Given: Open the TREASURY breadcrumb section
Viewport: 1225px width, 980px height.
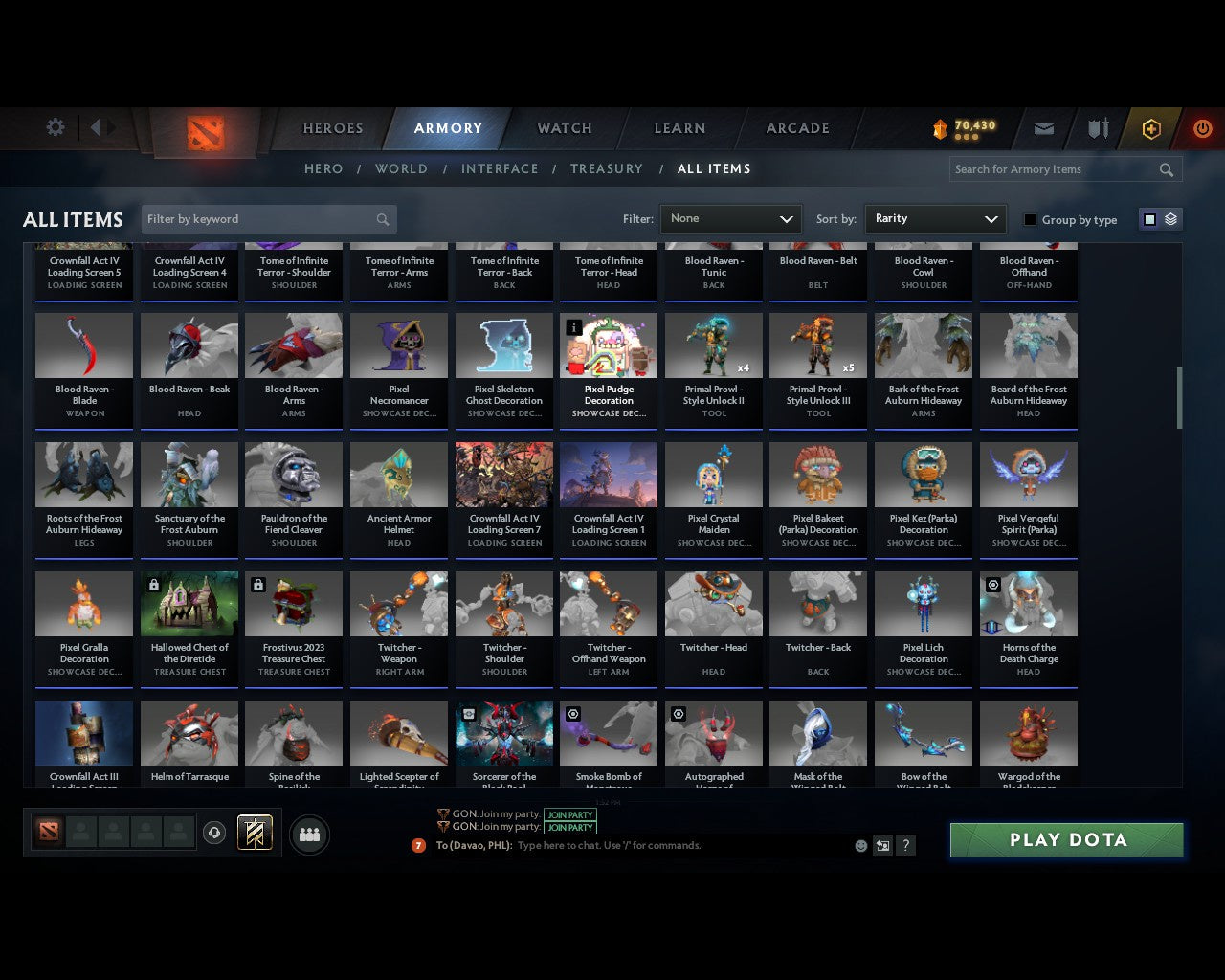Looking at the screenshot, I should [x=606, y=168].
